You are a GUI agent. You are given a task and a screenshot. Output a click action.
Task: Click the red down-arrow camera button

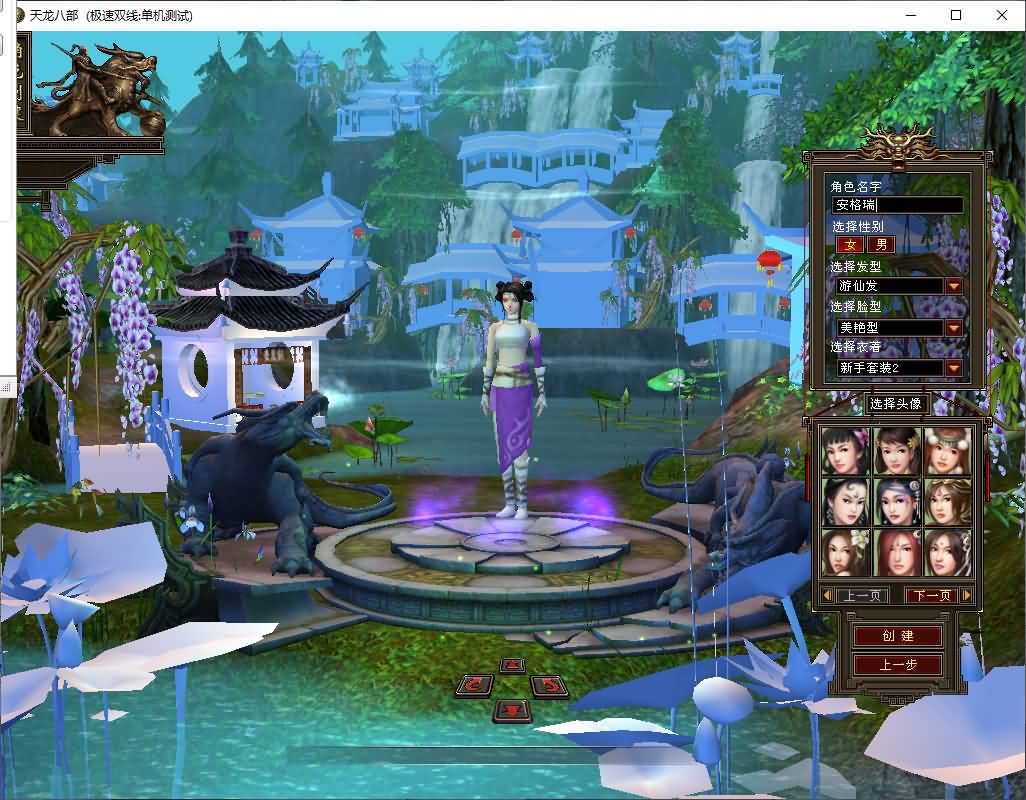[x=512, y=710]
